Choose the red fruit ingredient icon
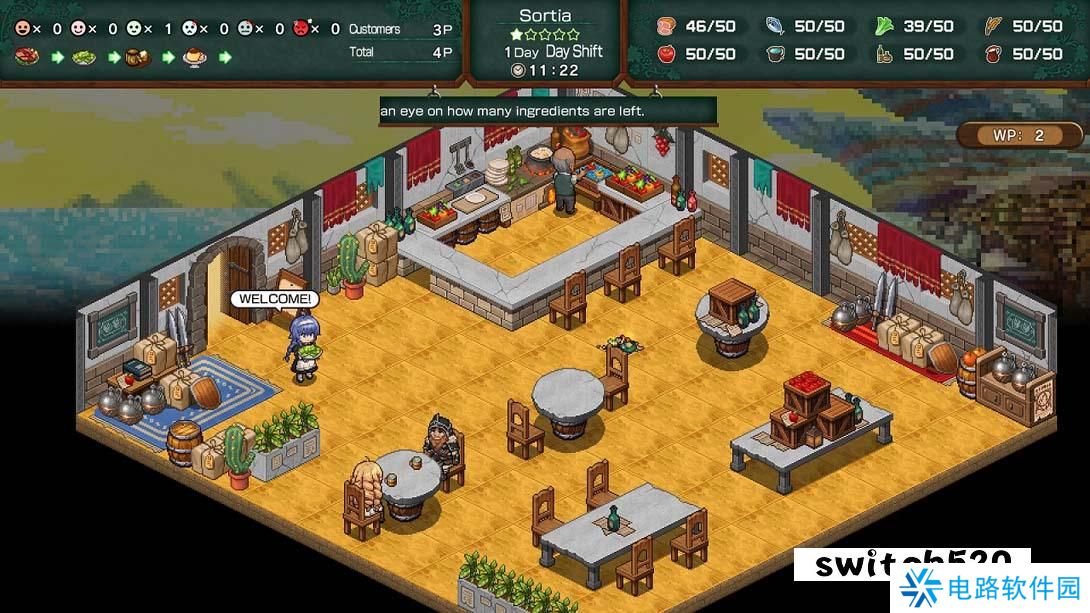 666,53
